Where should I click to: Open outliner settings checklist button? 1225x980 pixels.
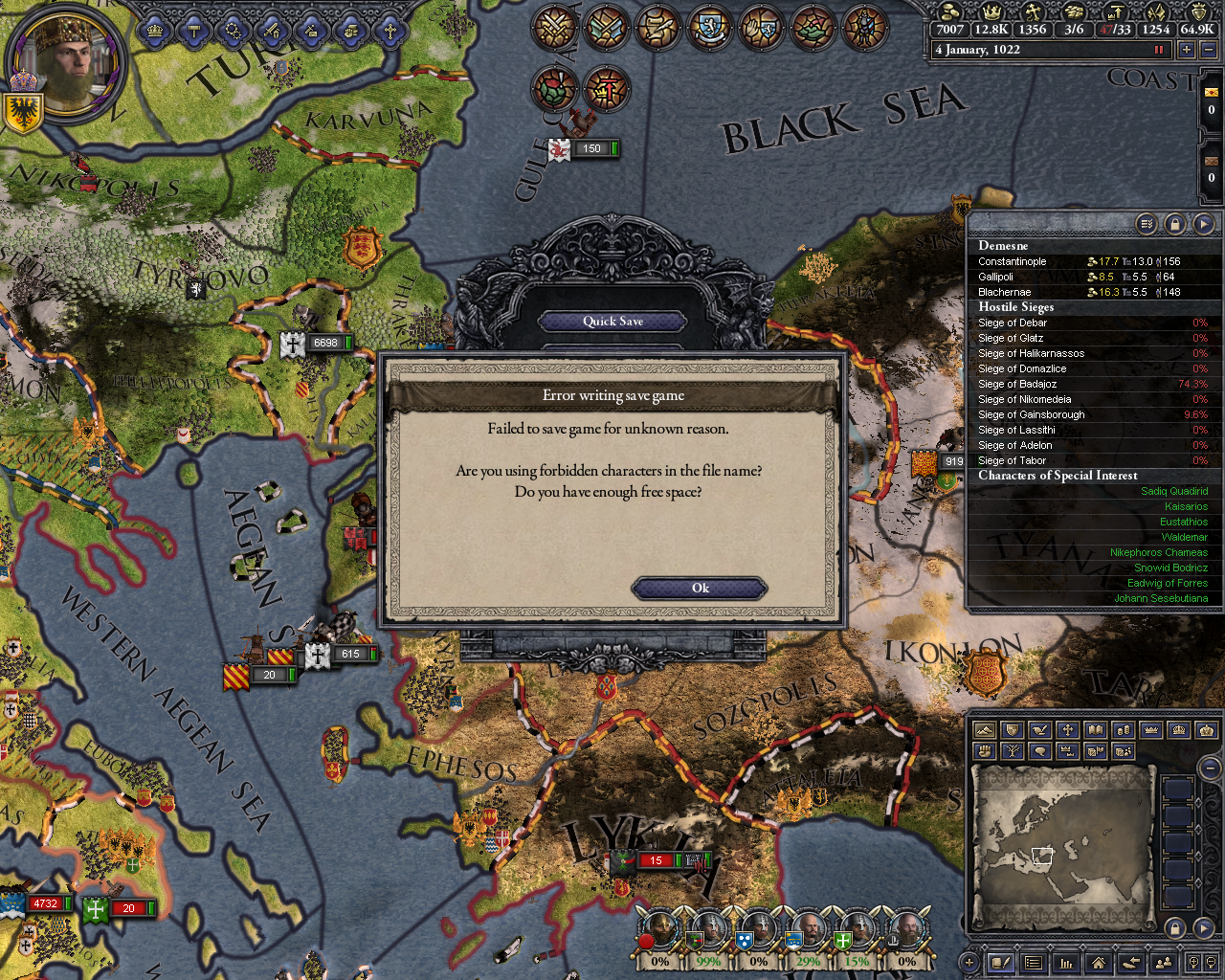[x=1147, y=224]
